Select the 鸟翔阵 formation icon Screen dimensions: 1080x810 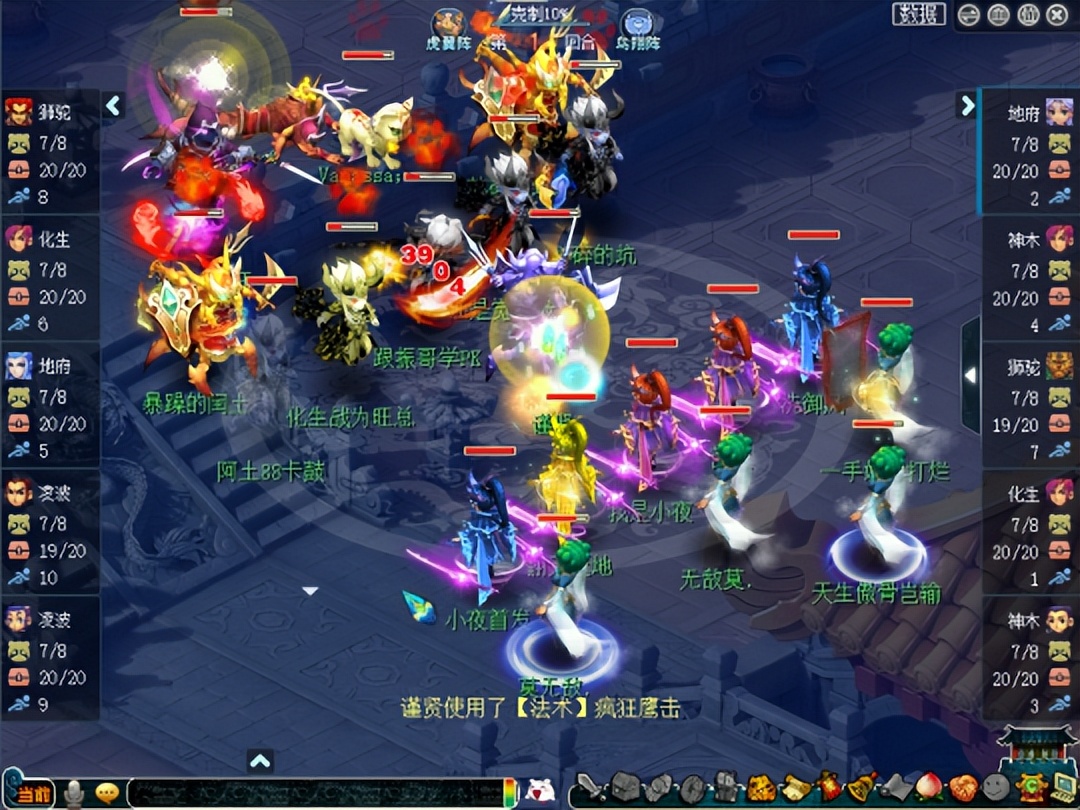pyautogui.click(x=638, y=25)
